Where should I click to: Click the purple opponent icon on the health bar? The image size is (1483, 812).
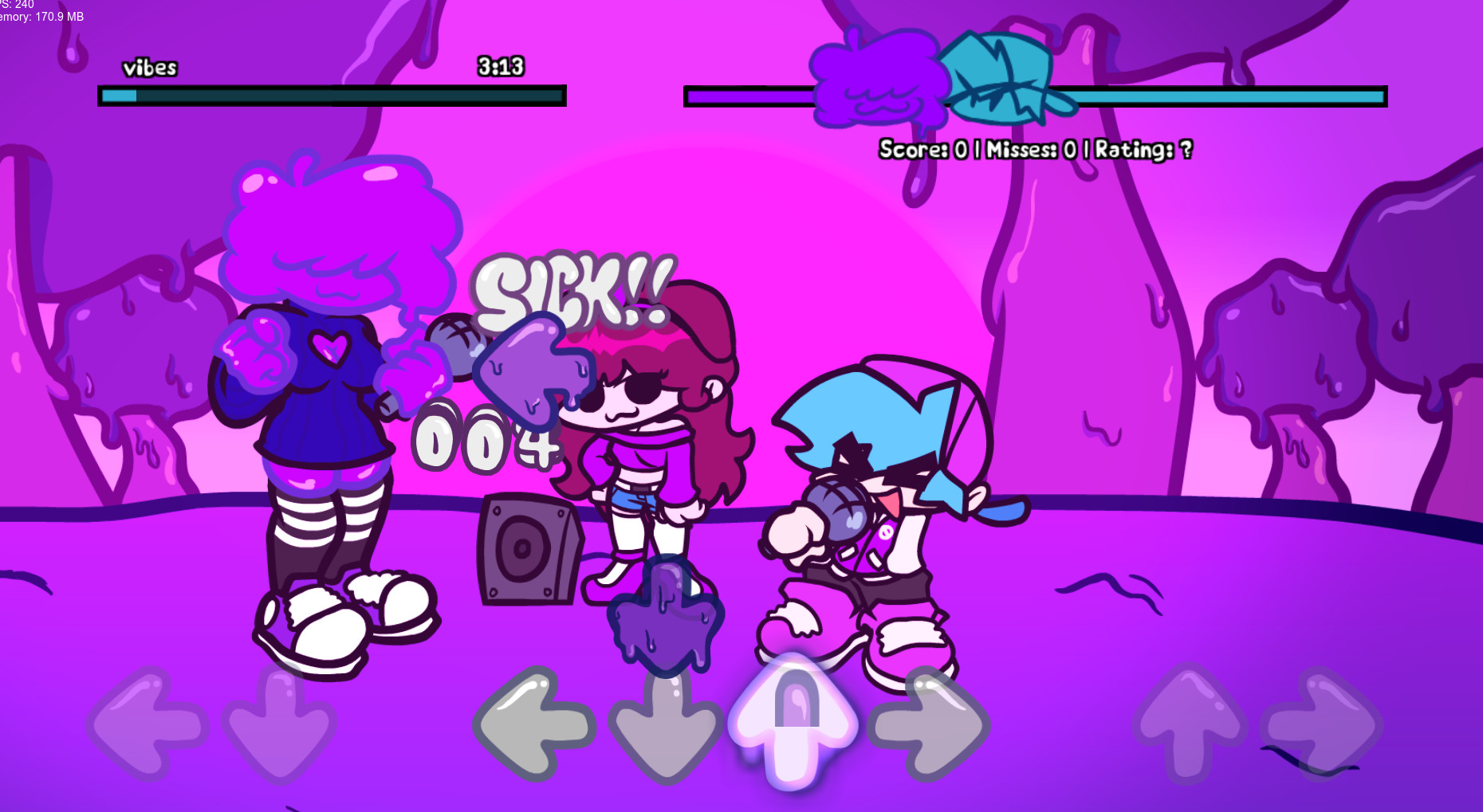click(x=877, y=84)
